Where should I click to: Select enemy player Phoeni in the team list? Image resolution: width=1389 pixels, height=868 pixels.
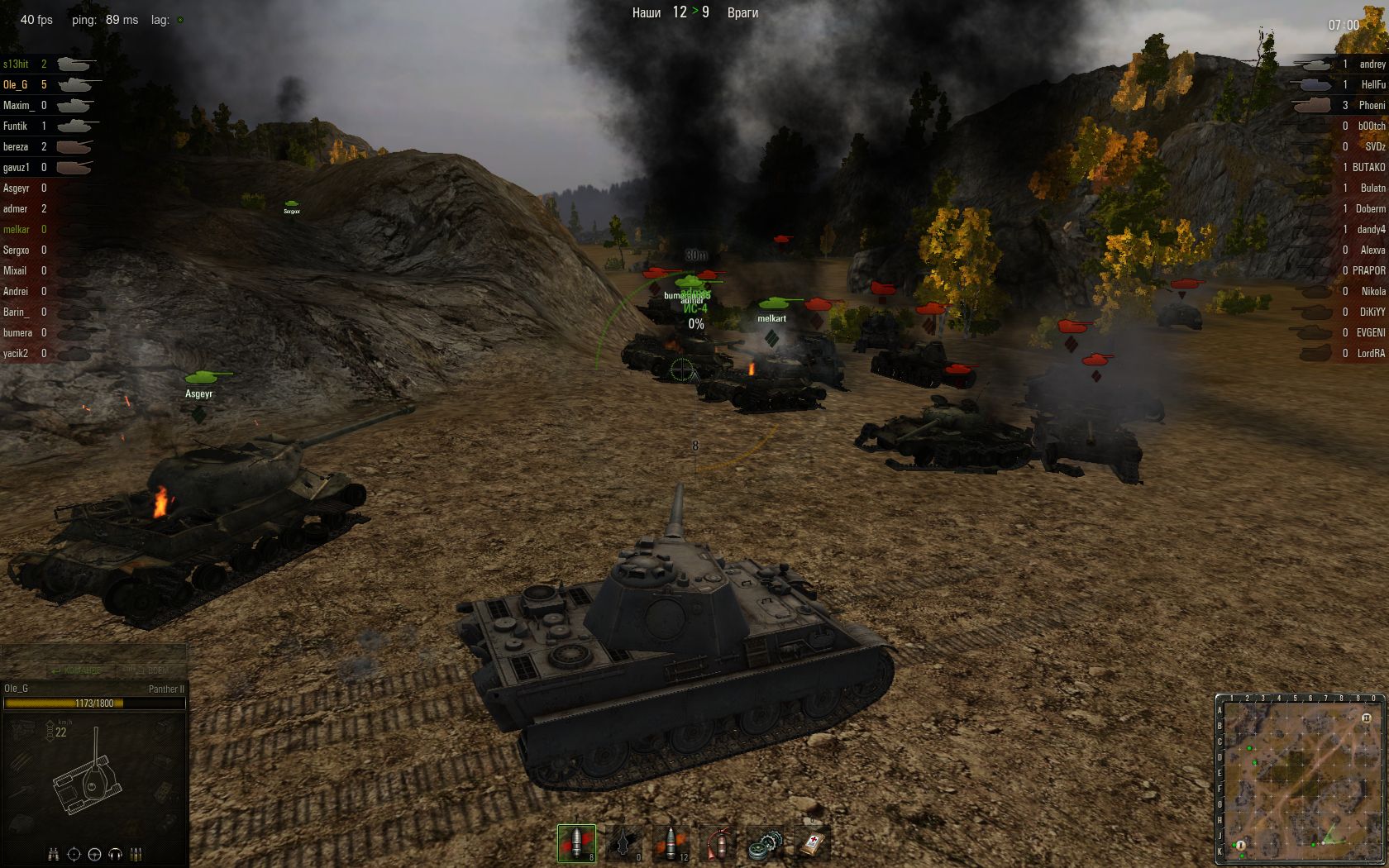click(x=1372, y=105)
